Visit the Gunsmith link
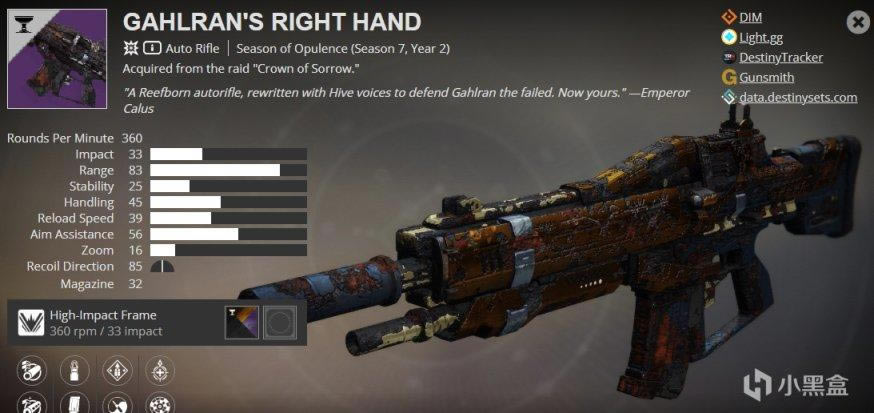The height and width of the screenshot is (413, 874). [768, 77]
